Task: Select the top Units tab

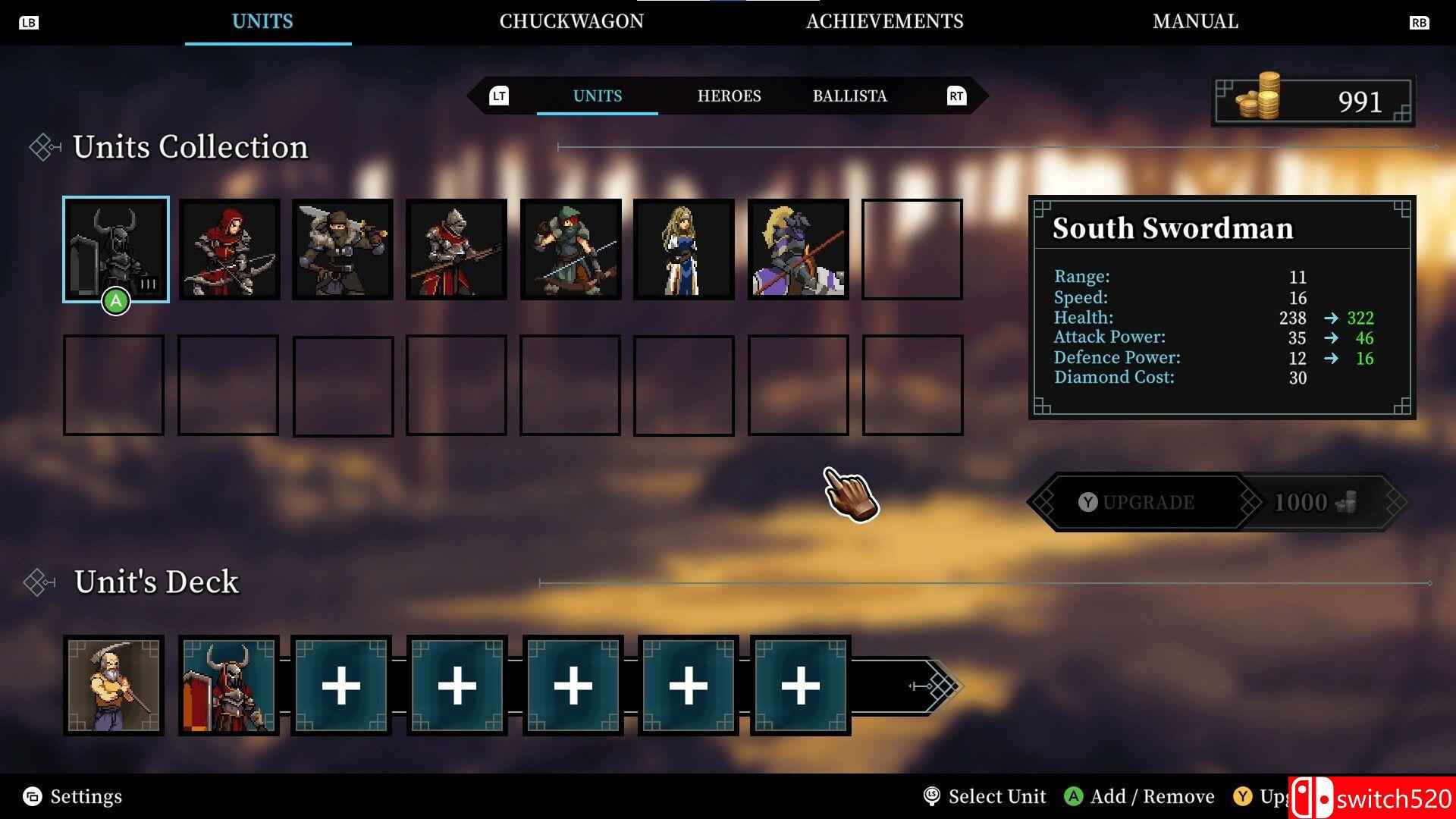Action: click(x=262, y=21)
